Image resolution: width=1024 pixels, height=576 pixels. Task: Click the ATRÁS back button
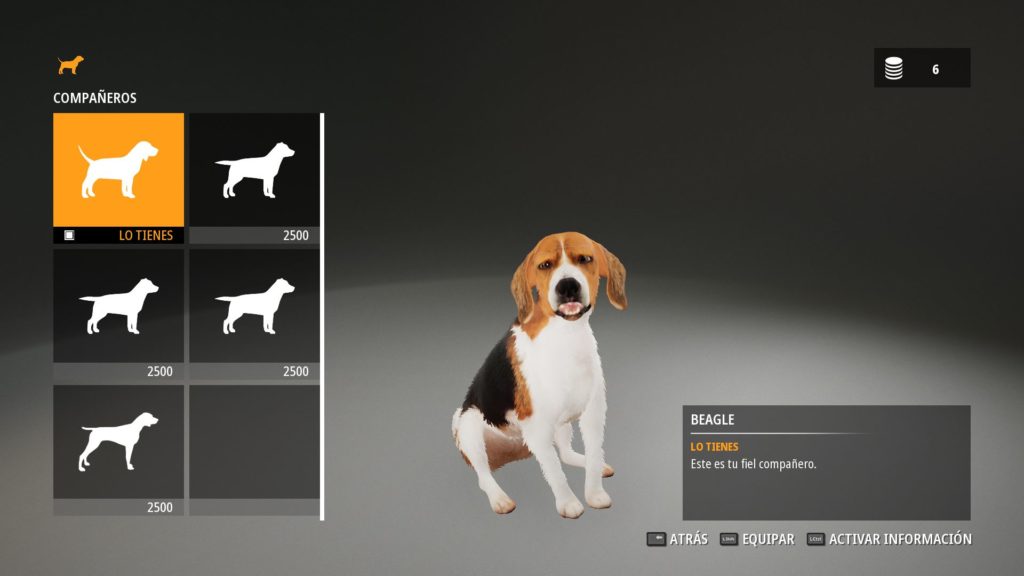pyautogui.click(x=677, y=539)
